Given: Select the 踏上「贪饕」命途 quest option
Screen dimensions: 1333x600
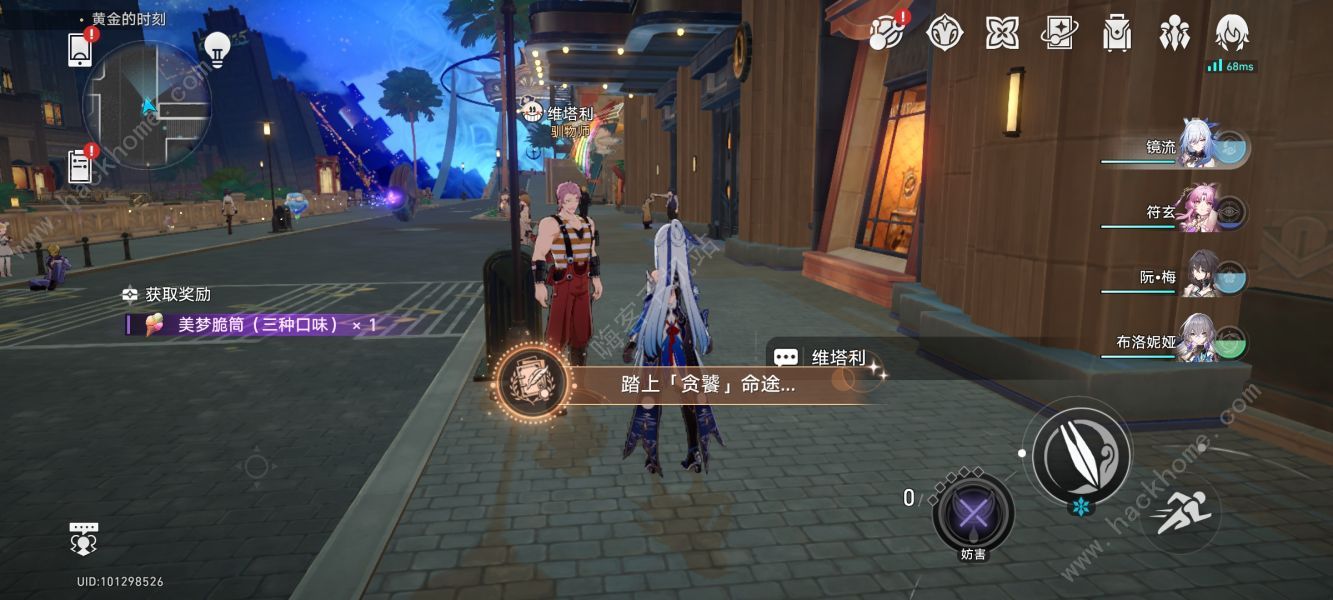Looking at the screenshot, I should [x=700, y=384].
